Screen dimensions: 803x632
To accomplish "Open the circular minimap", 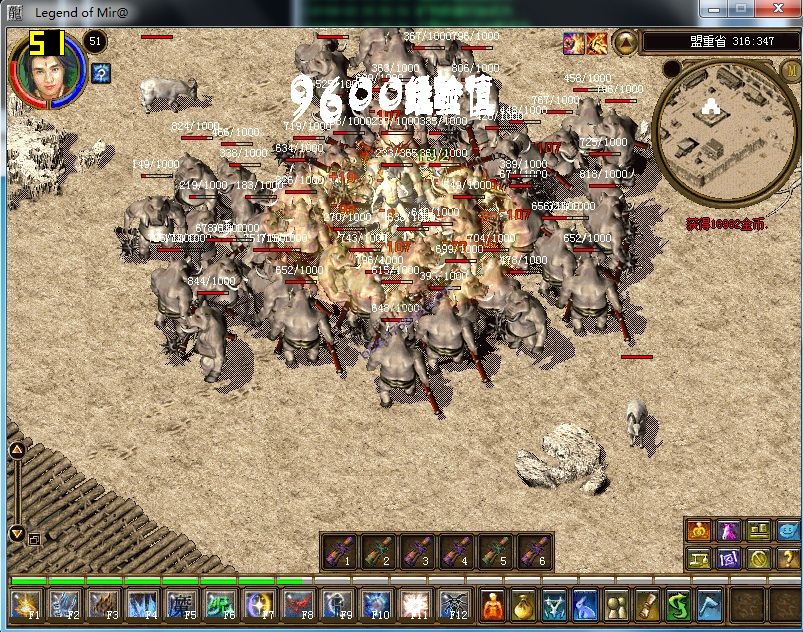I will point(714,129).
